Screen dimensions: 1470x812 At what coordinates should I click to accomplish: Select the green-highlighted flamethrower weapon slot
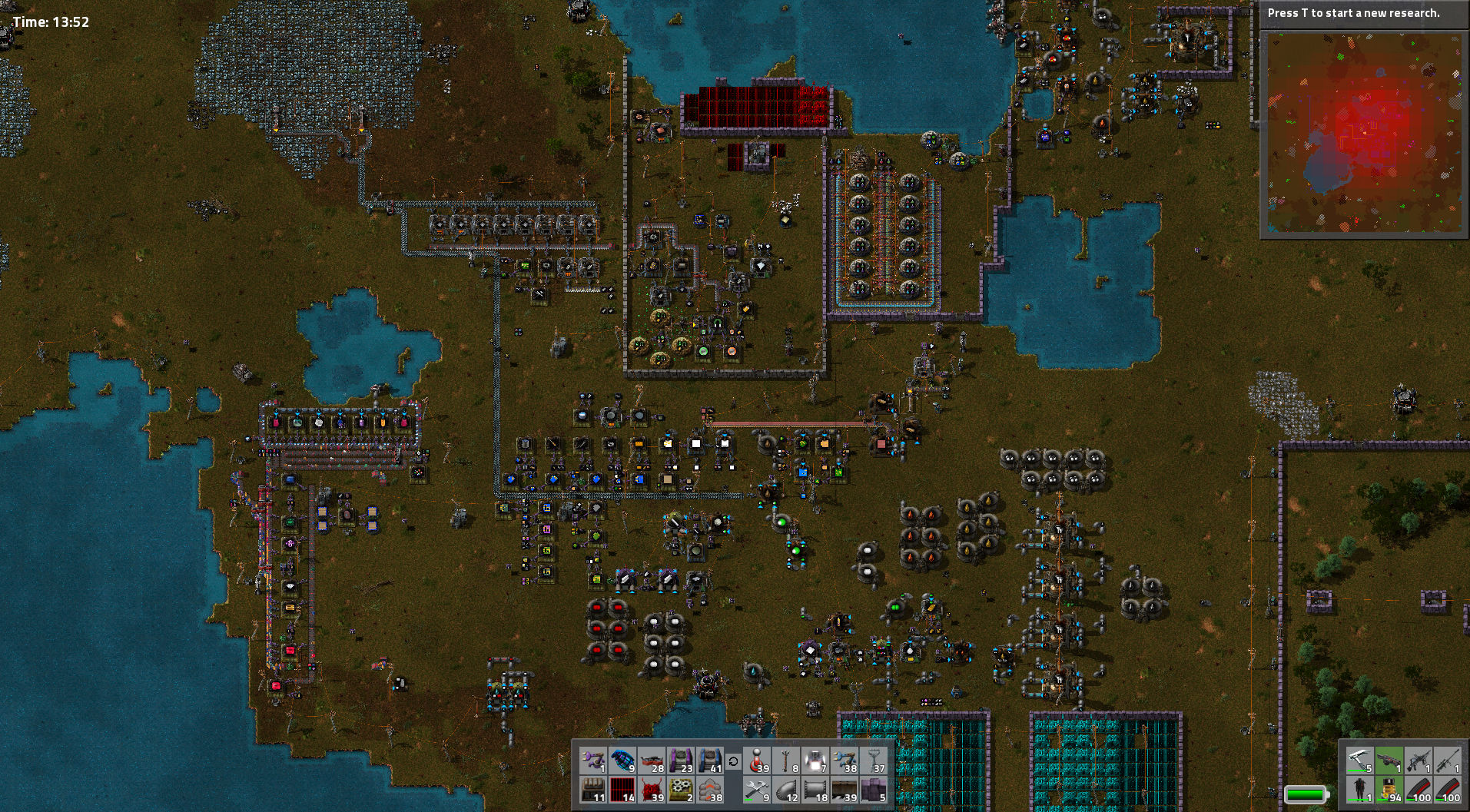[1389, 761]
